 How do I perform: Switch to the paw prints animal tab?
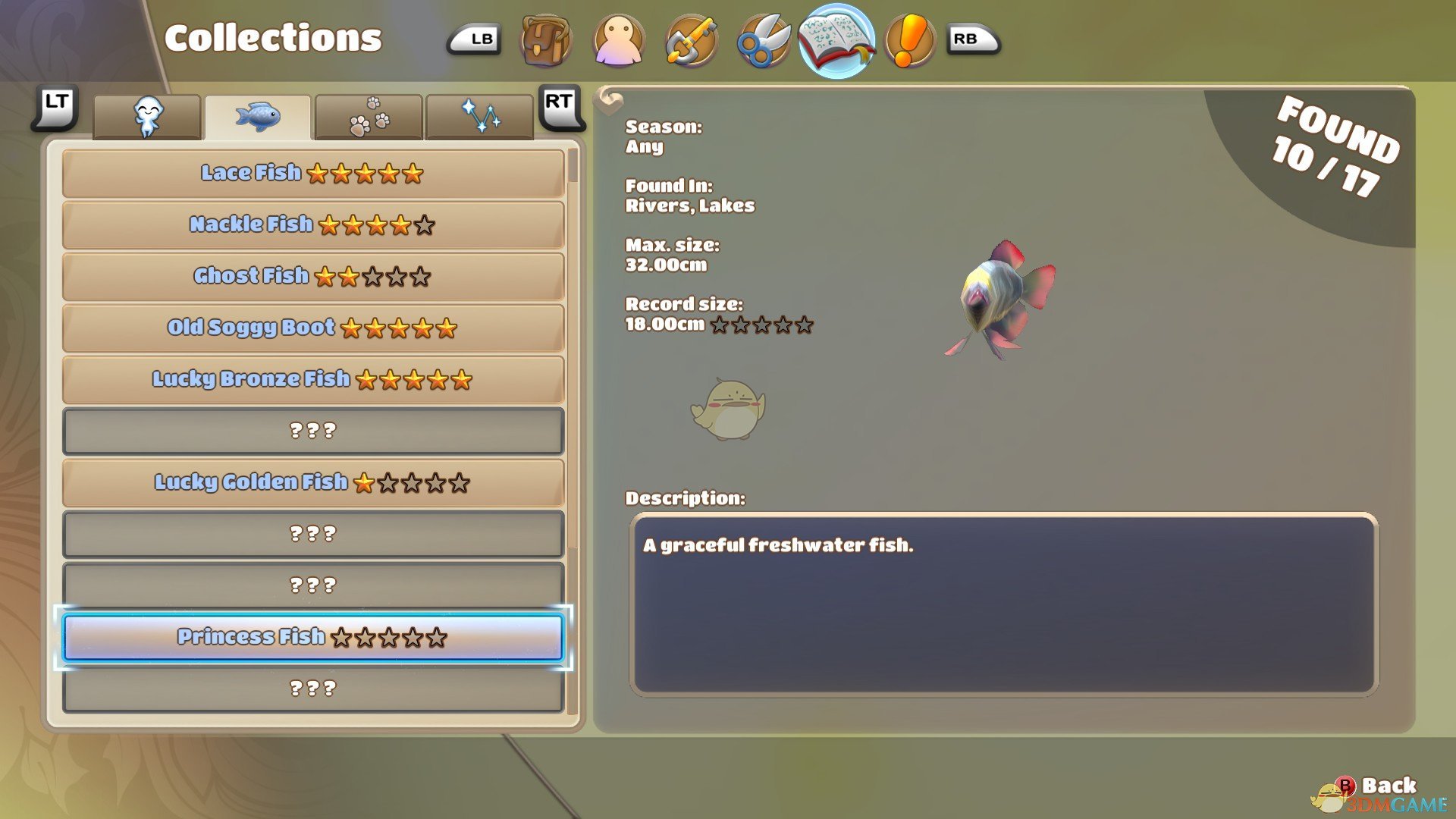pyautogui.click(x=369, y=118)
